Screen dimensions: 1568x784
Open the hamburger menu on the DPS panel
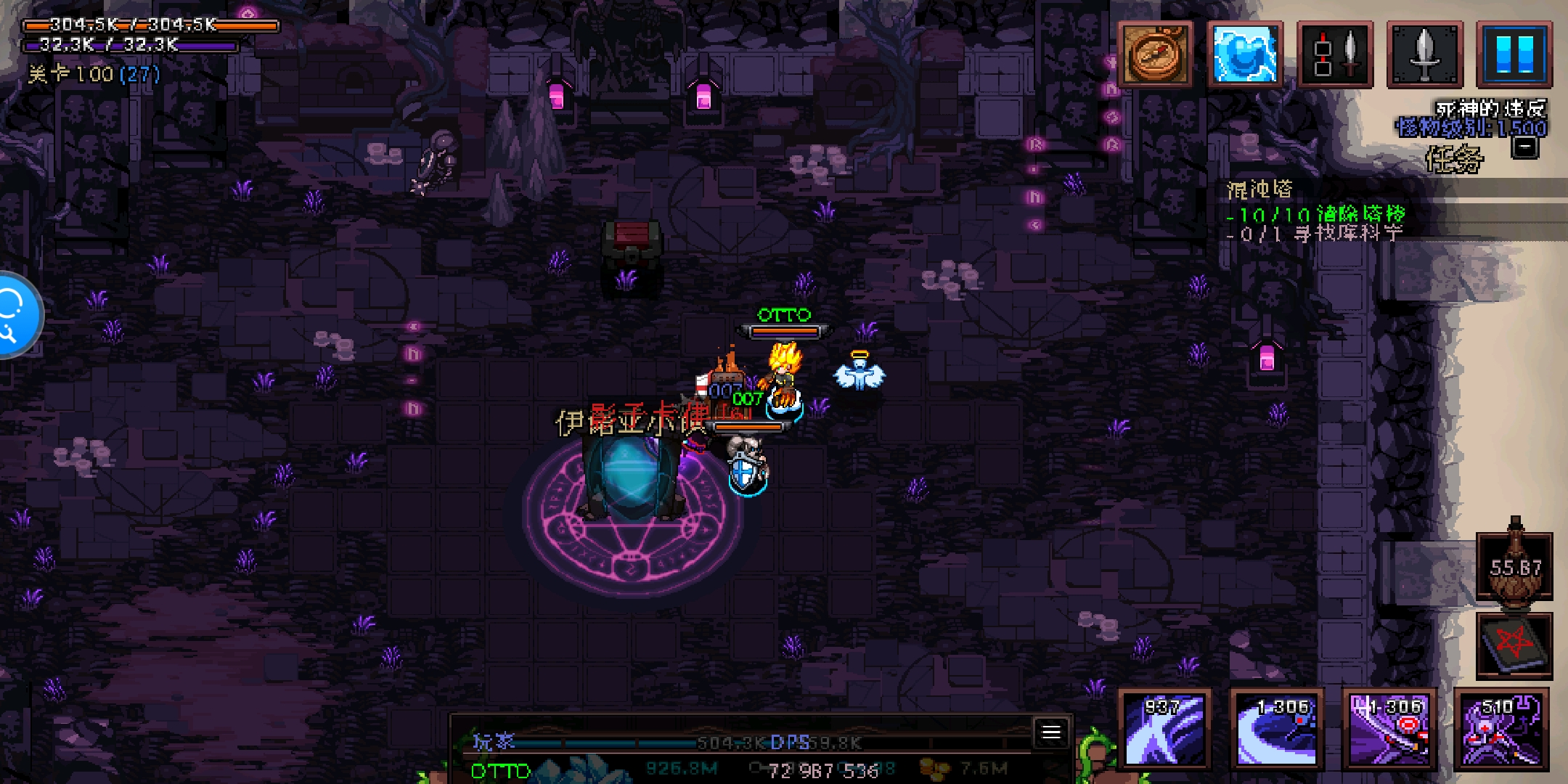tap(1051, 732)
